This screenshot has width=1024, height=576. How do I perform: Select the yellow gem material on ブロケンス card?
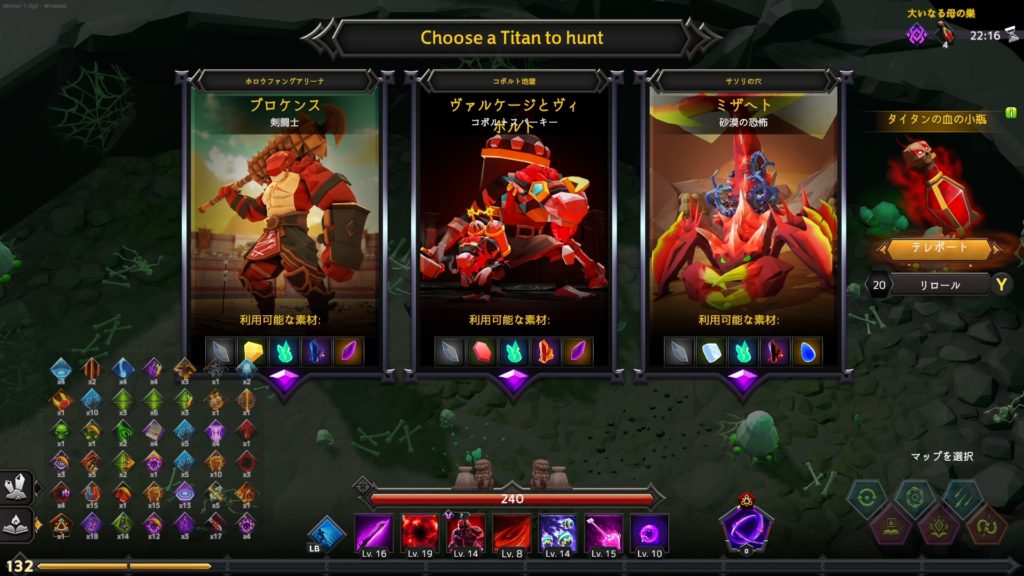(x=253, y=351)
